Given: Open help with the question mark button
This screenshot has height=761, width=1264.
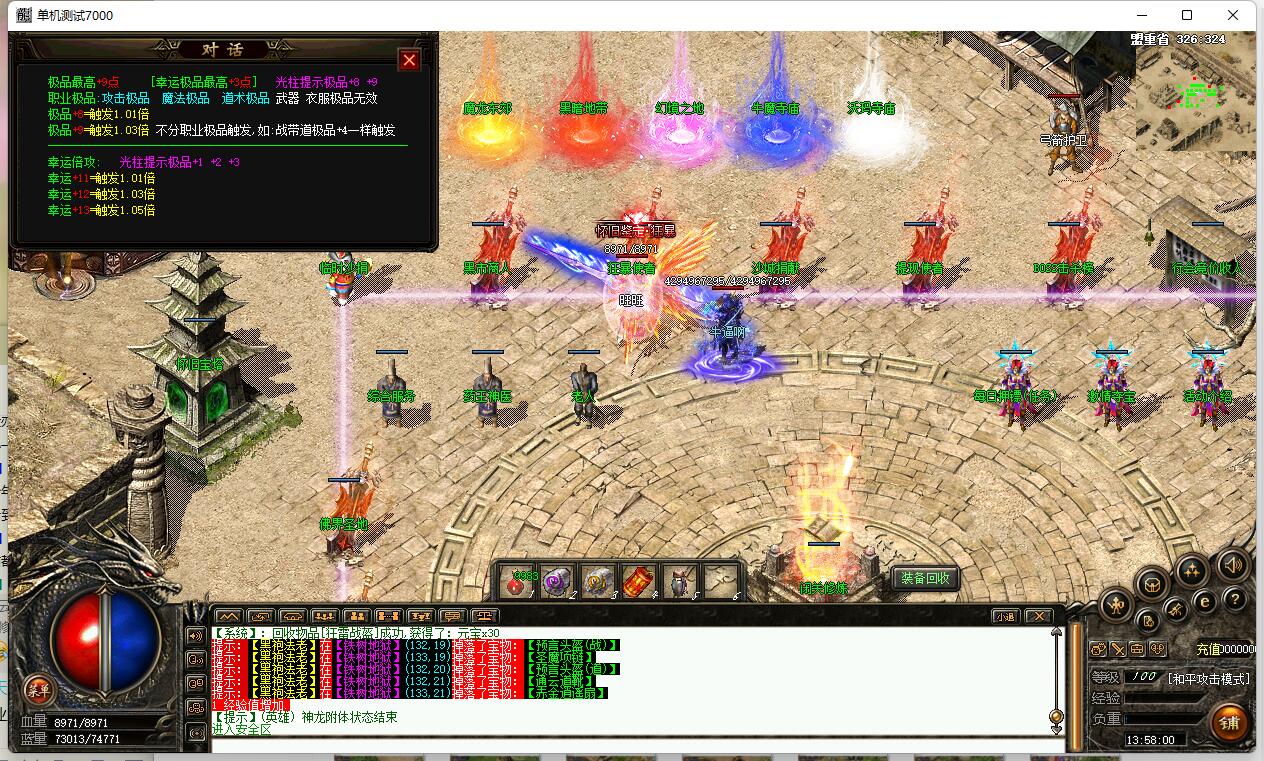Looking at the screenshot, I should click(1236, 599).
